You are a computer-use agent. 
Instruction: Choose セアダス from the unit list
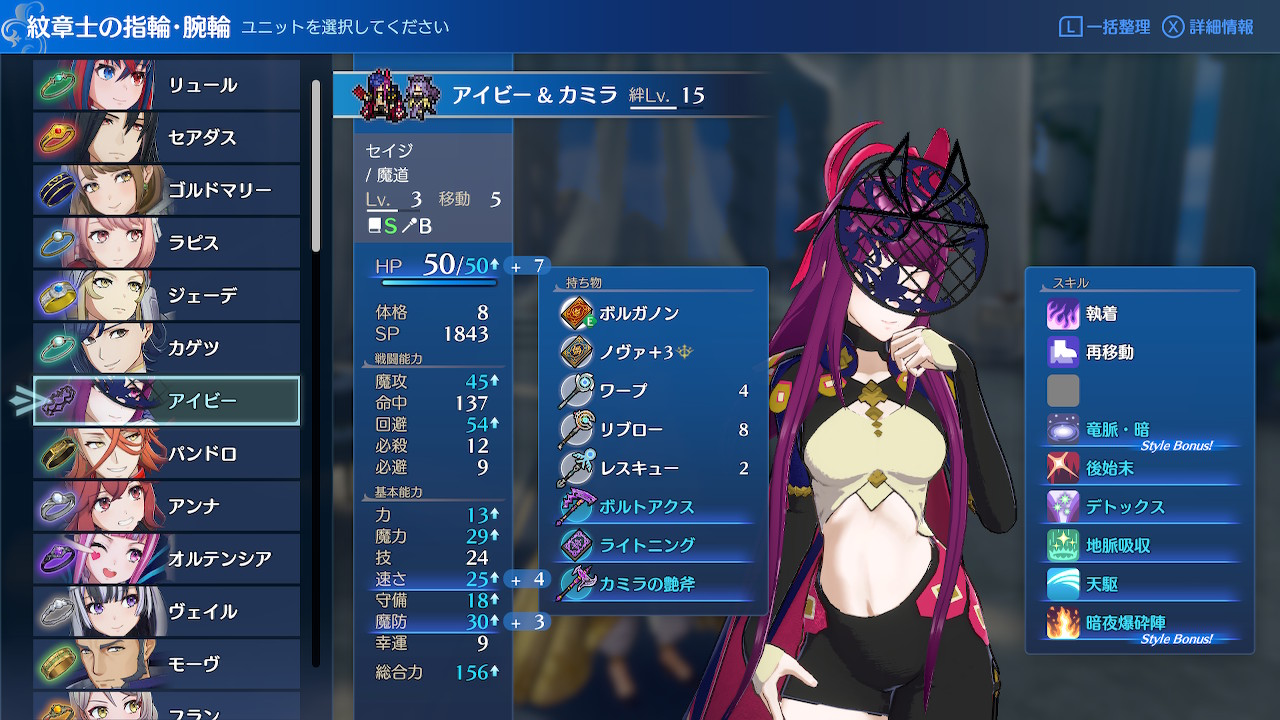pos(167,137)
